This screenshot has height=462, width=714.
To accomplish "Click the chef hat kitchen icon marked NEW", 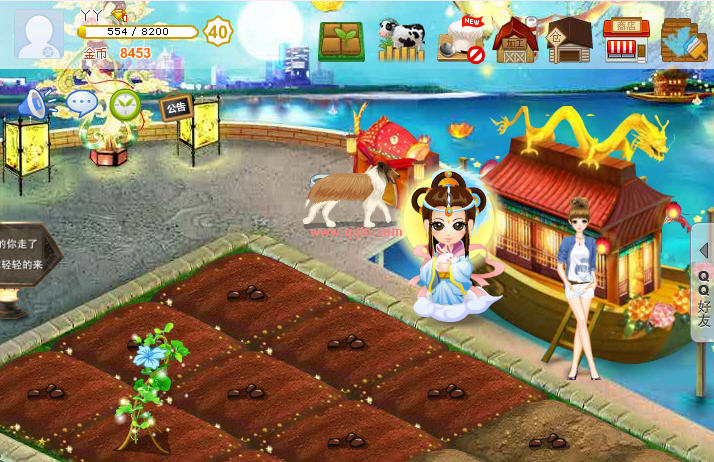I will point(461,39).
